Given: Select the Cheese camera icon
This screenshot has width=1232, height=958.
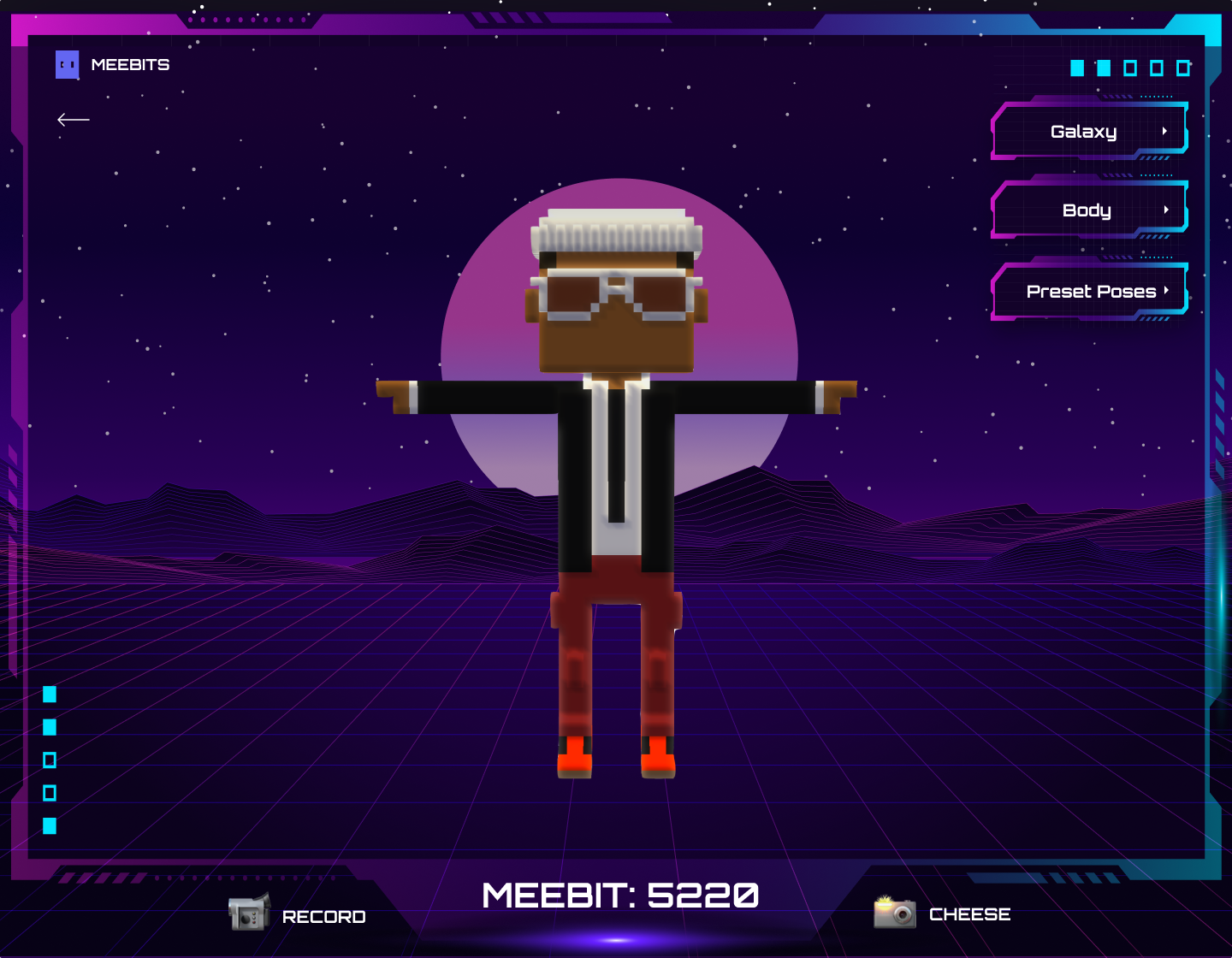Looking at the screenshot, I should [x=893, y=914].
